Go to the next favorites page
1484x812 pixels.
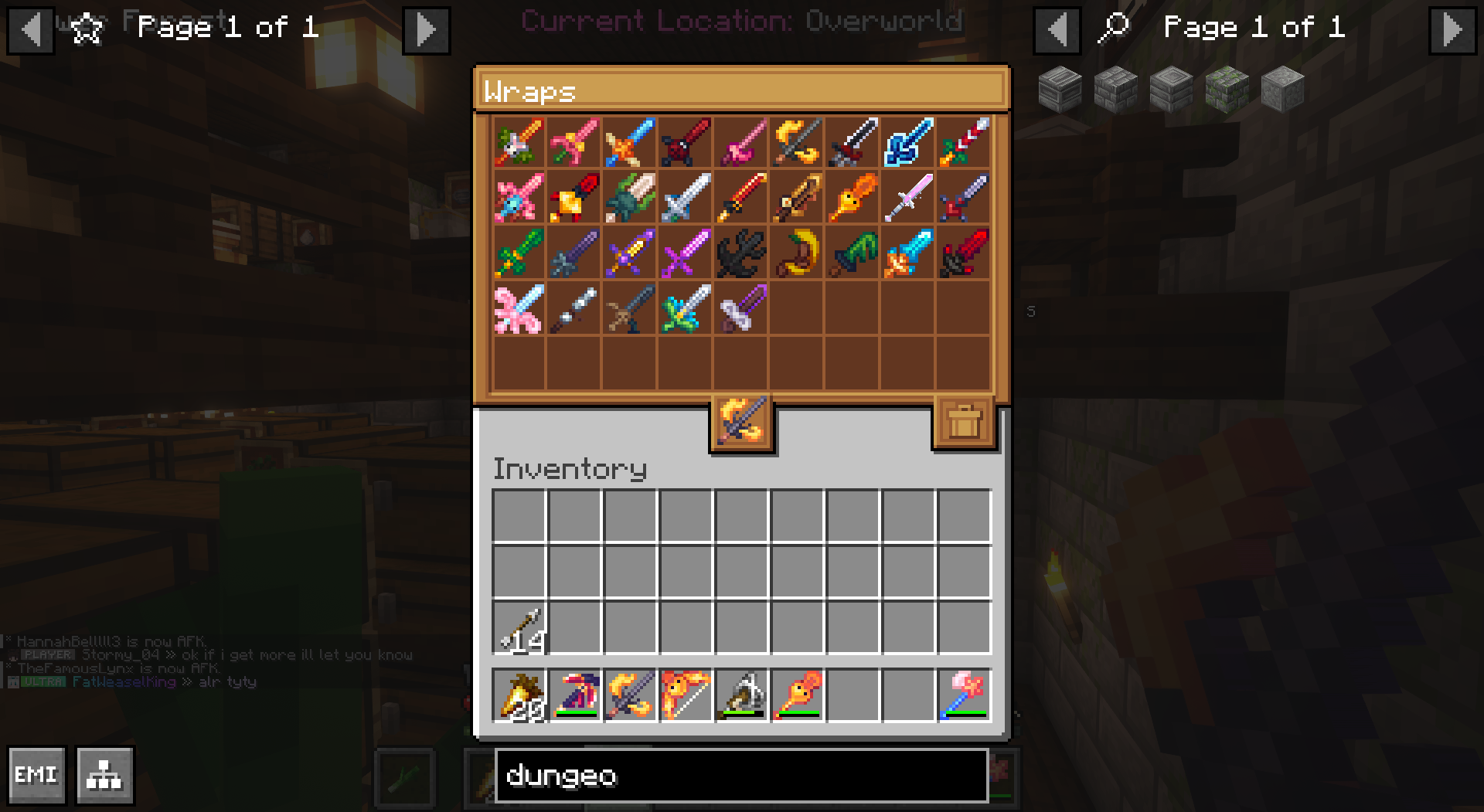pyautogui.click(x=426, y=30)
